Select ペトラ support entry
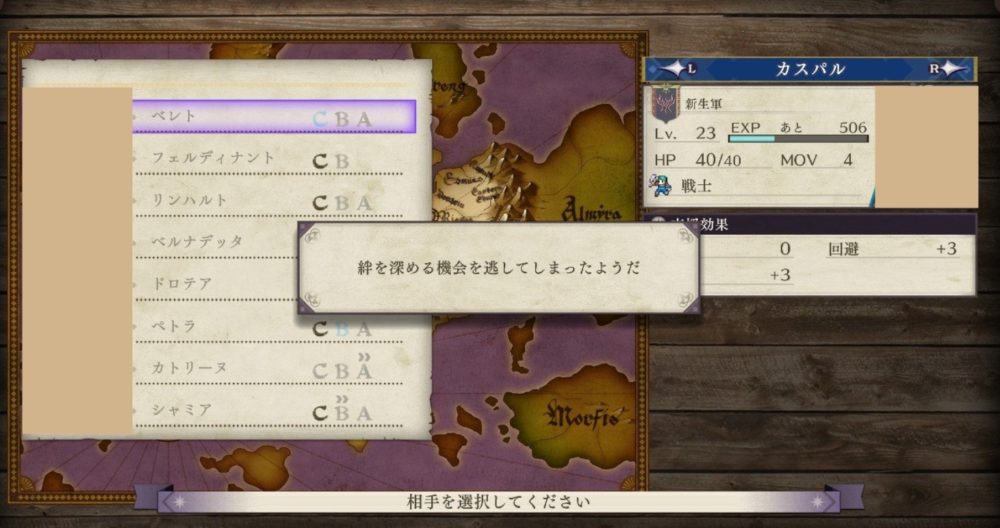1000x528 pixels. click(x=268, y=327)
